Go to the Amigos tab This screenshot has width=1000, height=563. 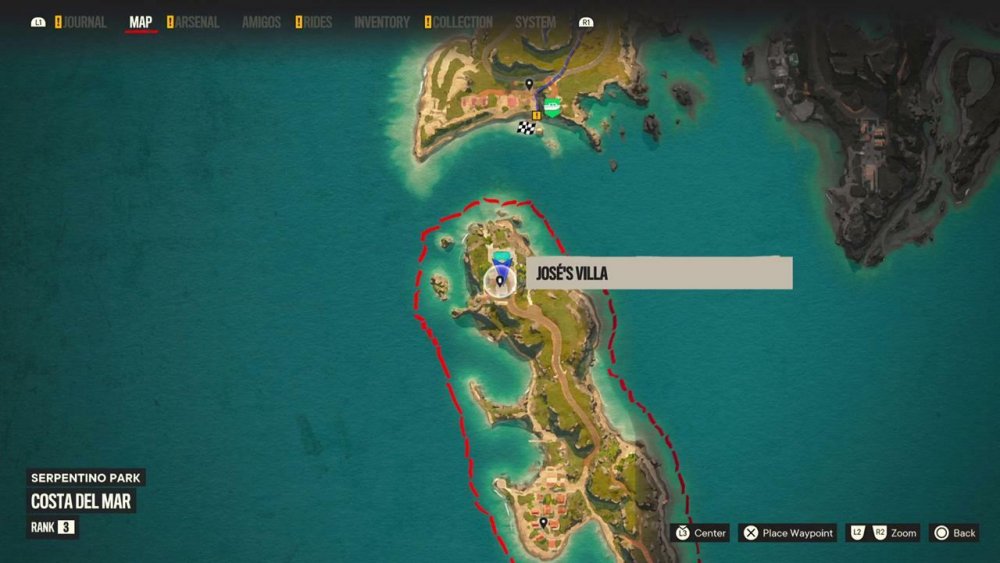point(261,22)
